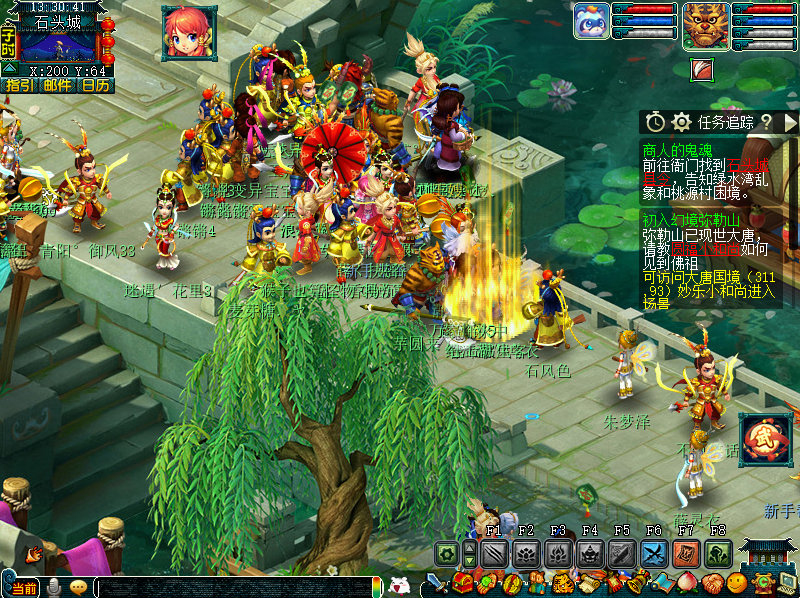Activate the F6 crossed swords skill

click(x=654, y=553)
